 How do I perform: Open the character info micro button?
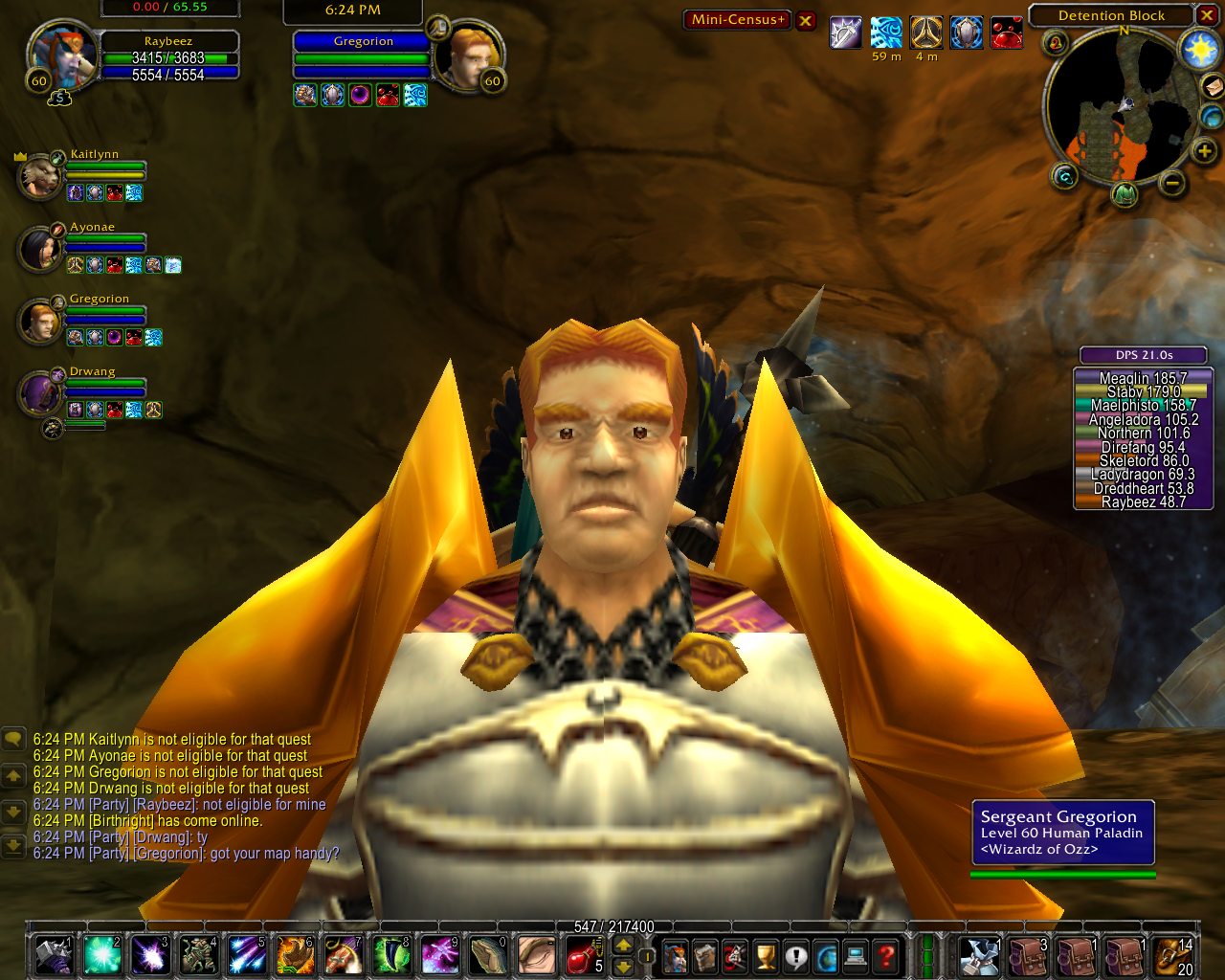(x=676, y=955)
